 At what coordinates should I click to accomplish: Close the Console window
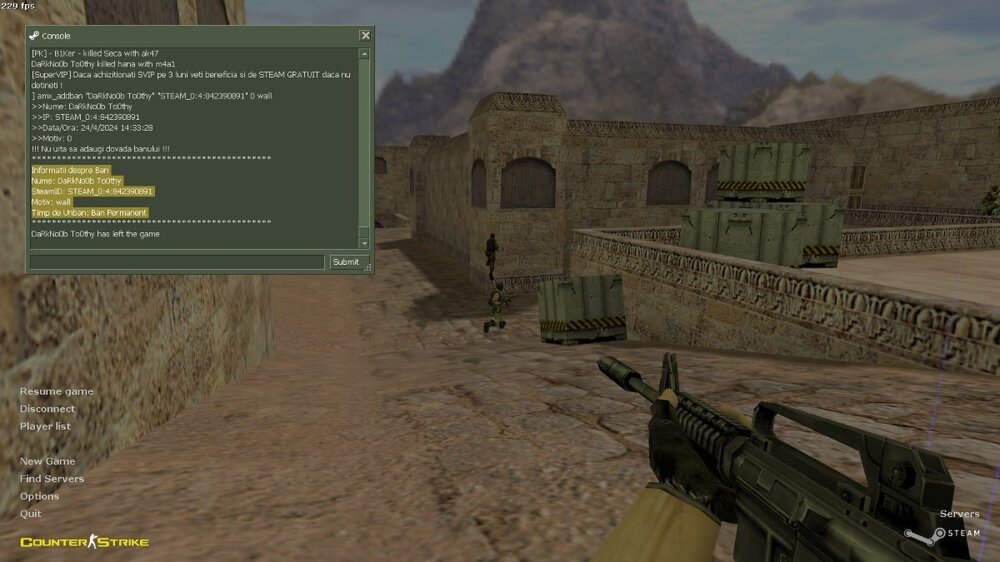(x=365, y=35)
